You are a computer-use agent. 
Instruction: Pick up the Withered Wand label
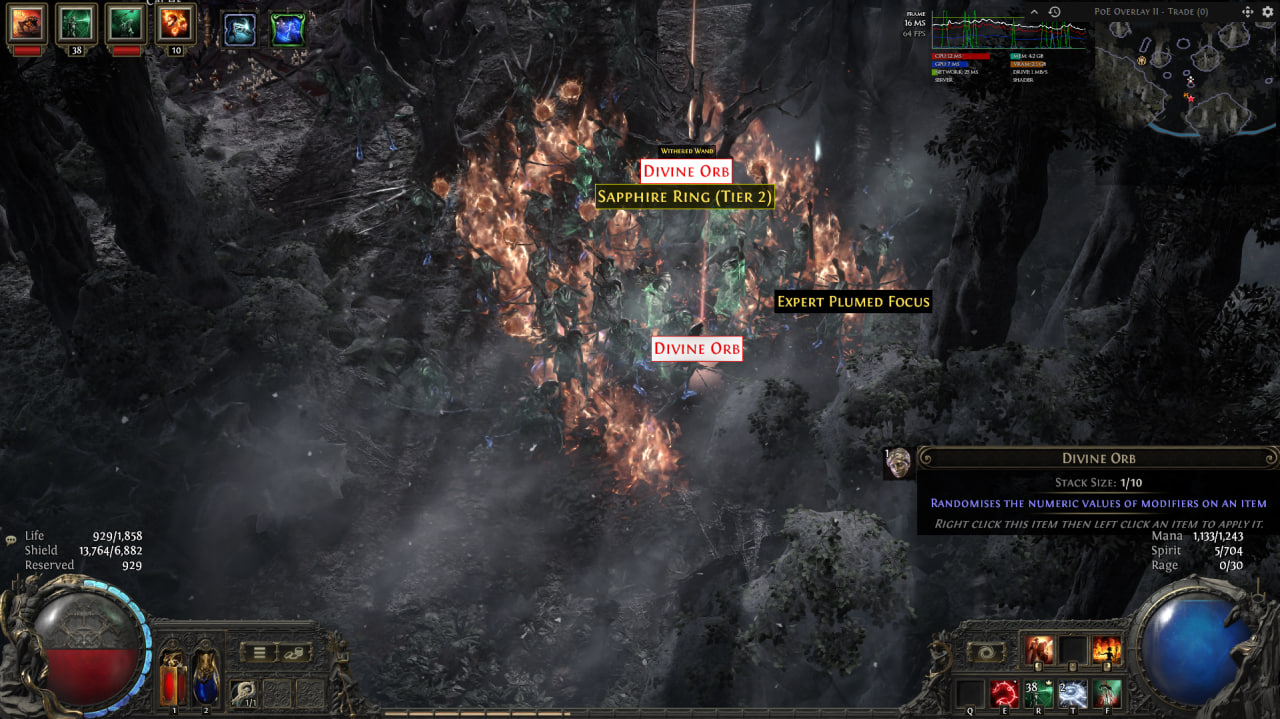point(685,151)
